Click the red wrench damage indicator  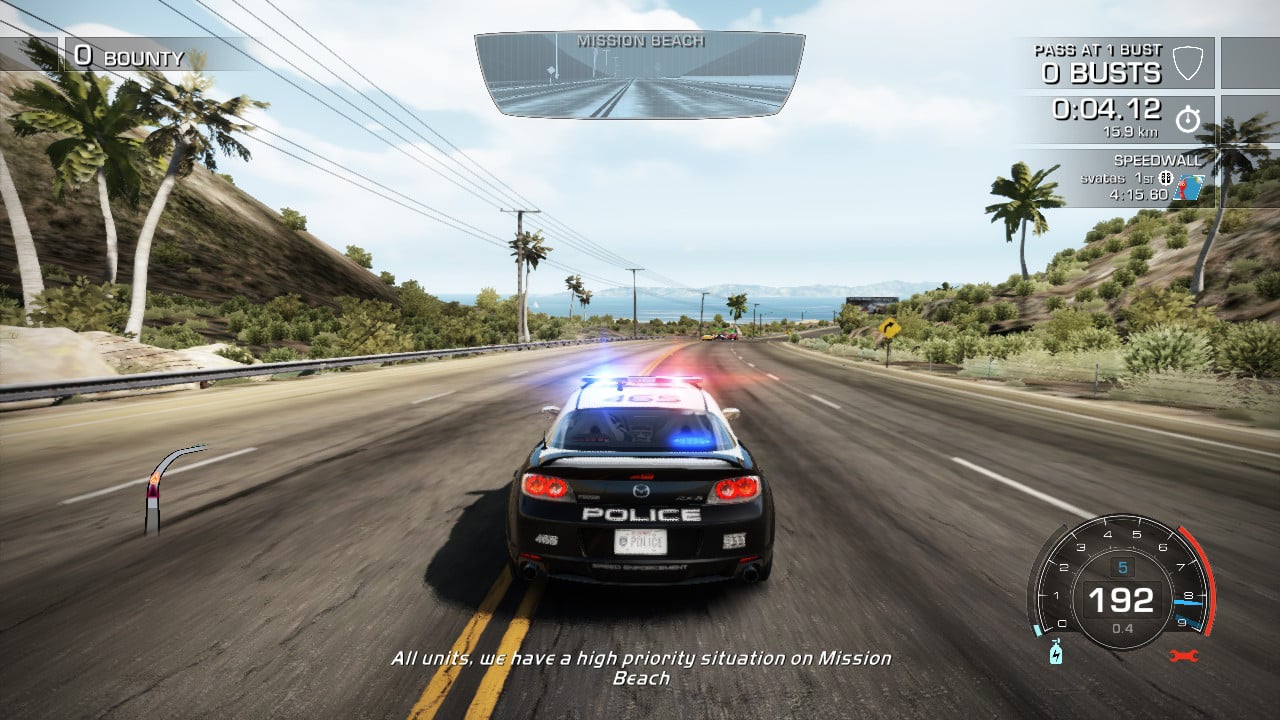(1183, 655)
